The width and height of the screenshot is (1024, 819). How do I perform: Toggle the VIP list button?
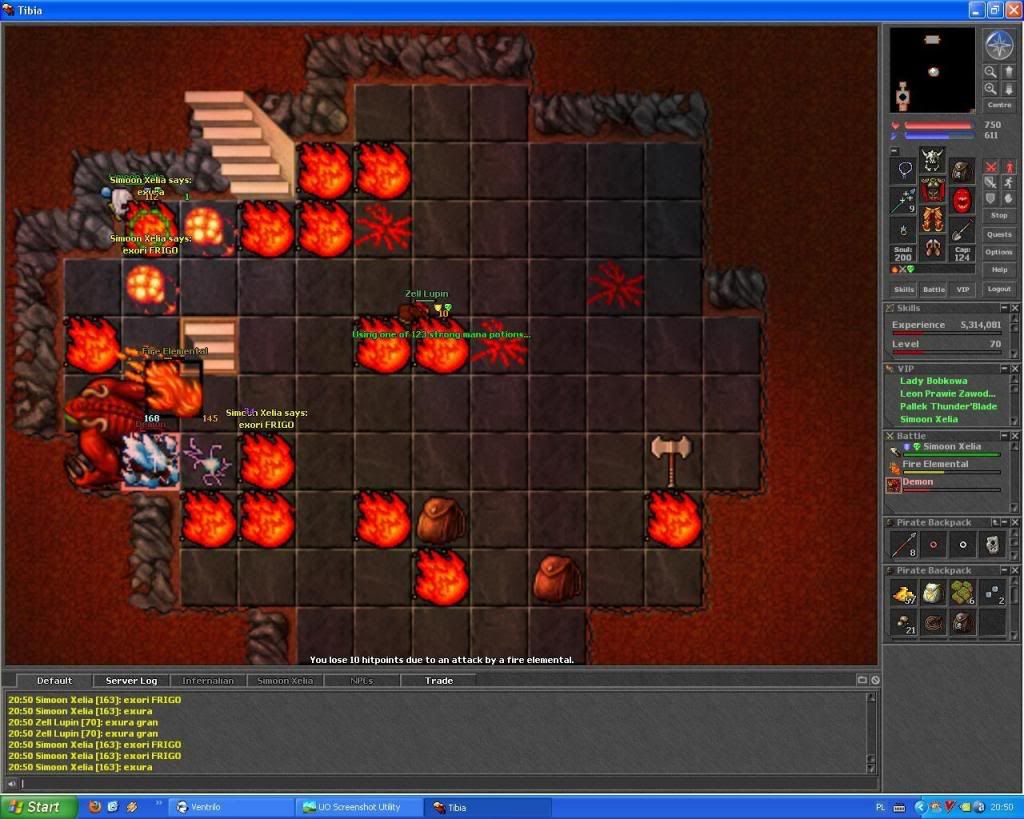point(963,289)
